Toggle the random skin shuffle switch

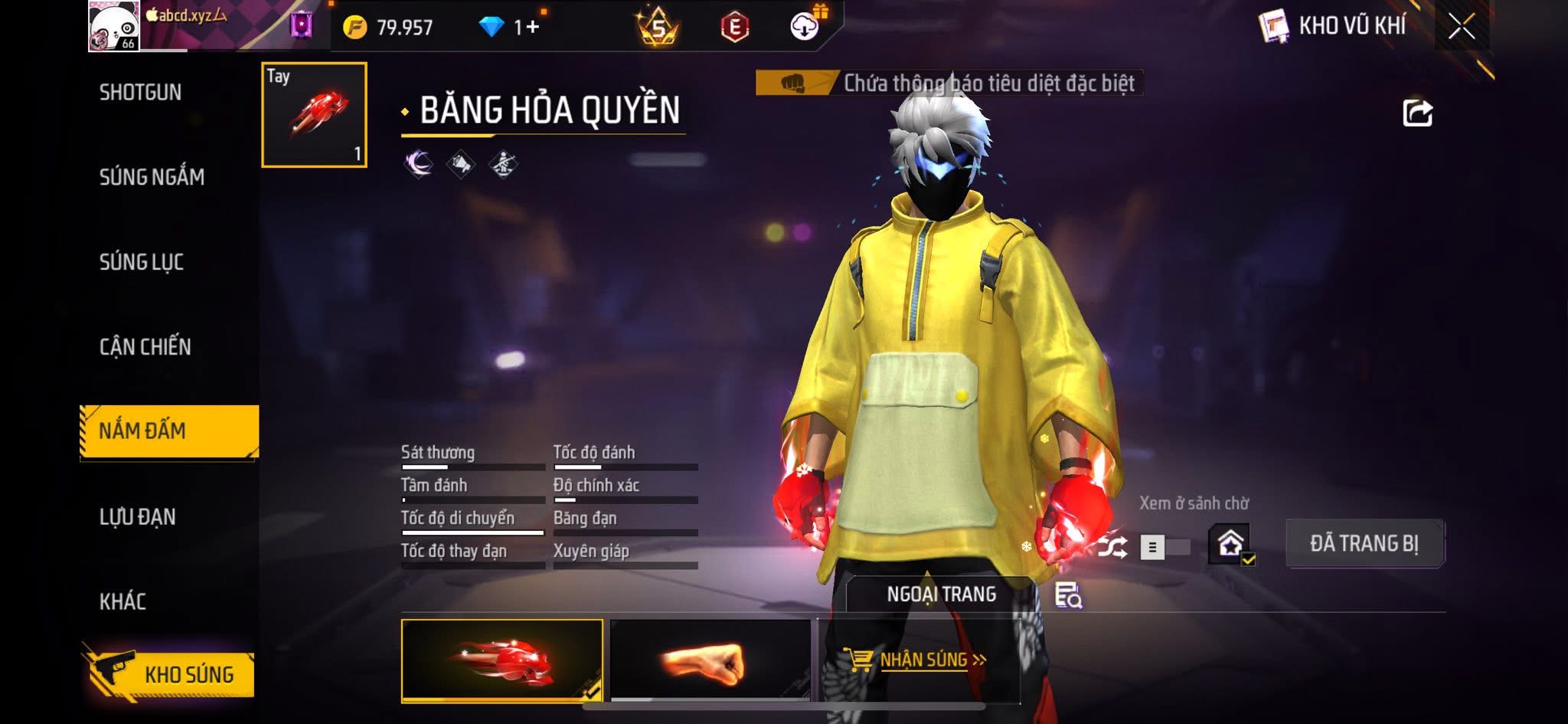pyautogui.click(x=1164, y=547)
